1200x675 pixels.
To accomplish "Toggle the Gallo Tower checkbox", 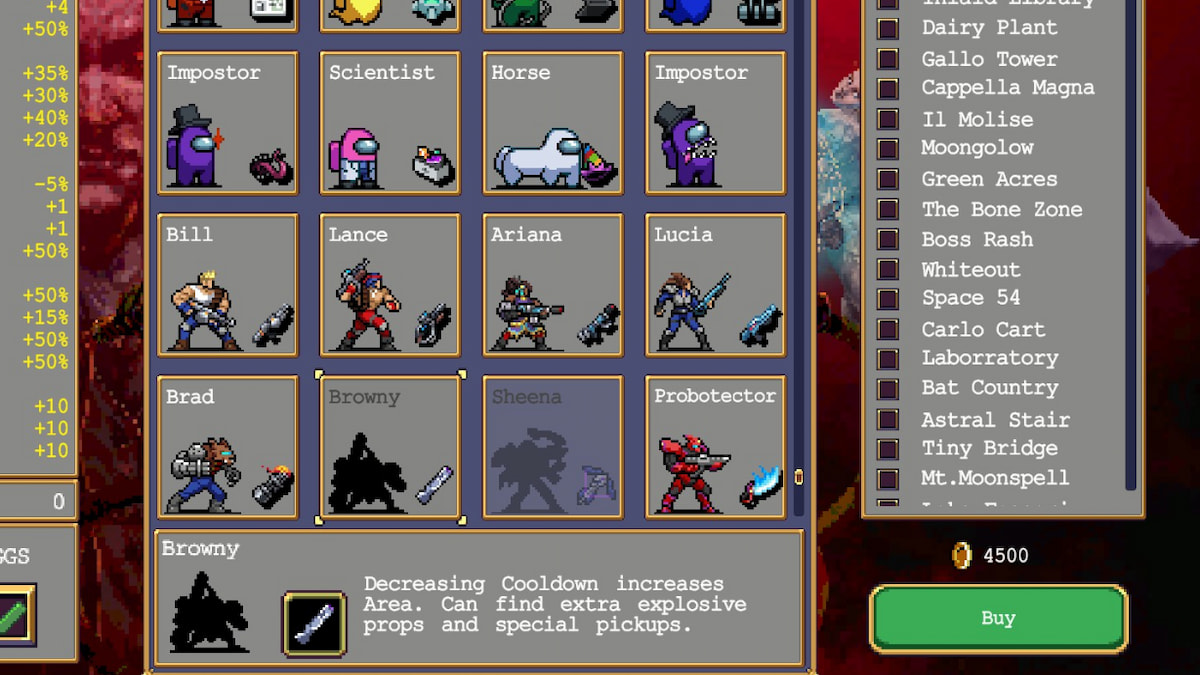I will pyautogui.click(x=888, y=59).
